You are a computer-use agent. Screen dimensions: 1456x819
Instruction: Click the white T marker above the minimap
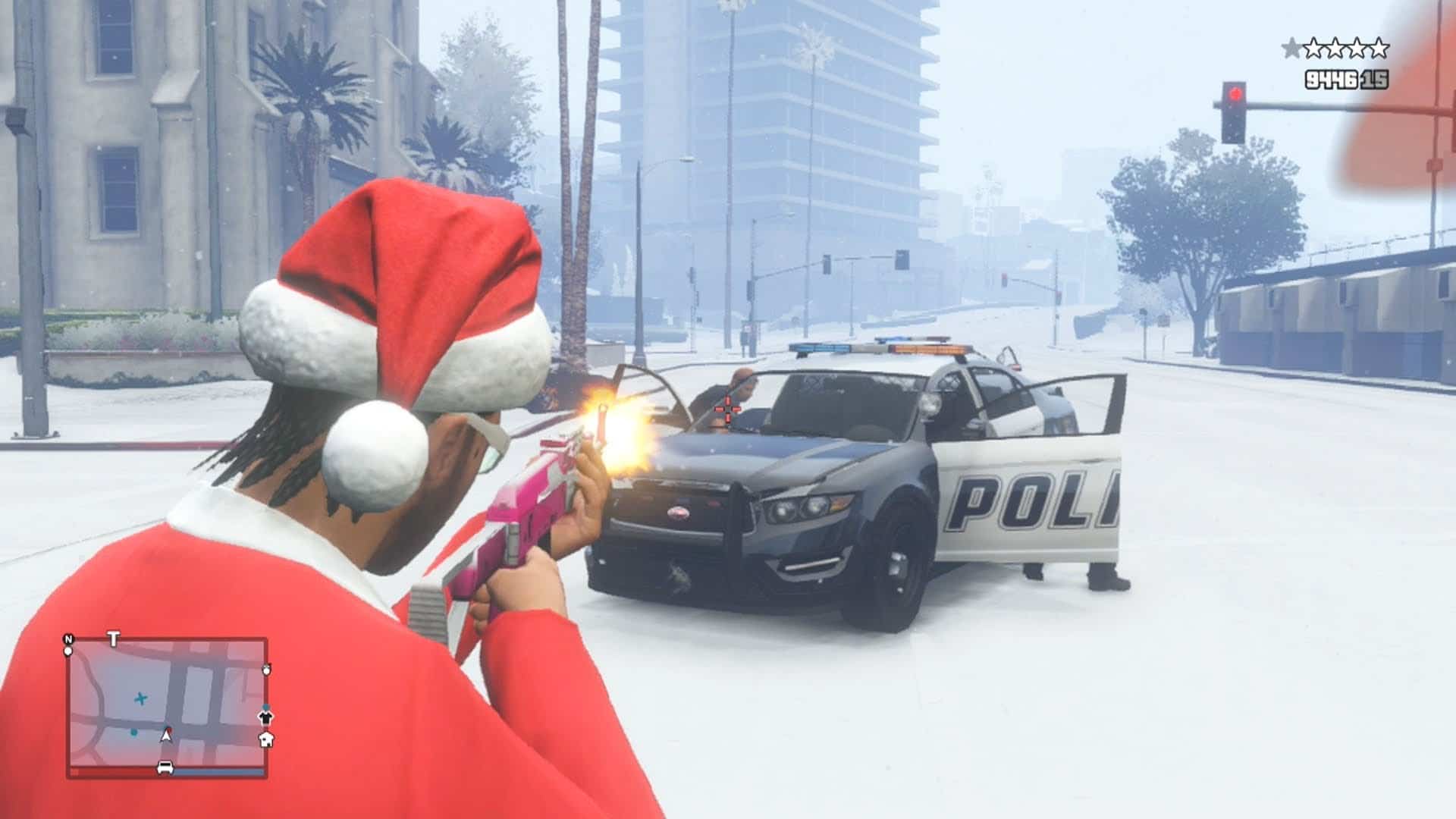113,639
